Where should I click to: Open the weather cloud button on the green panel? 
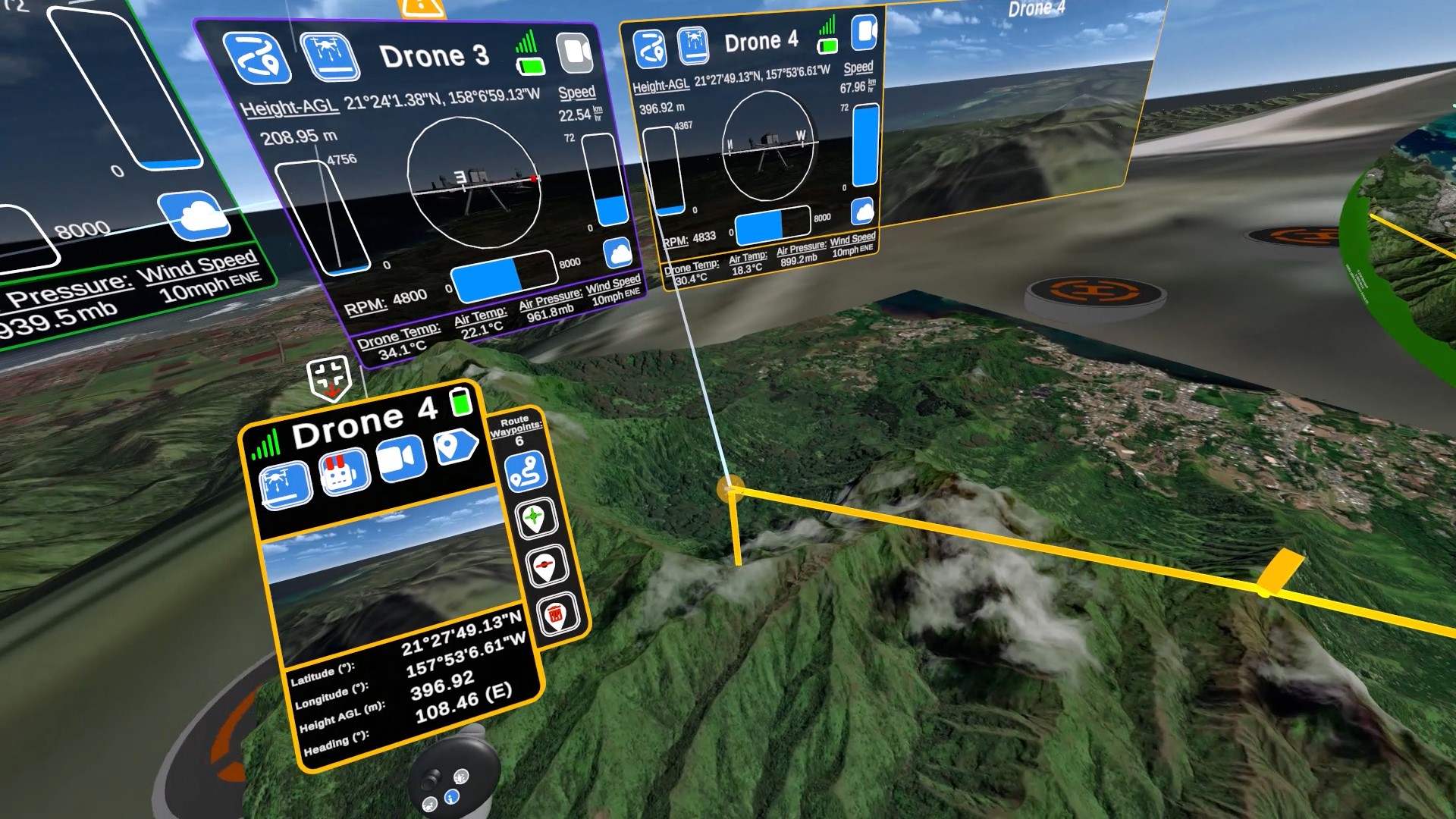194,215
